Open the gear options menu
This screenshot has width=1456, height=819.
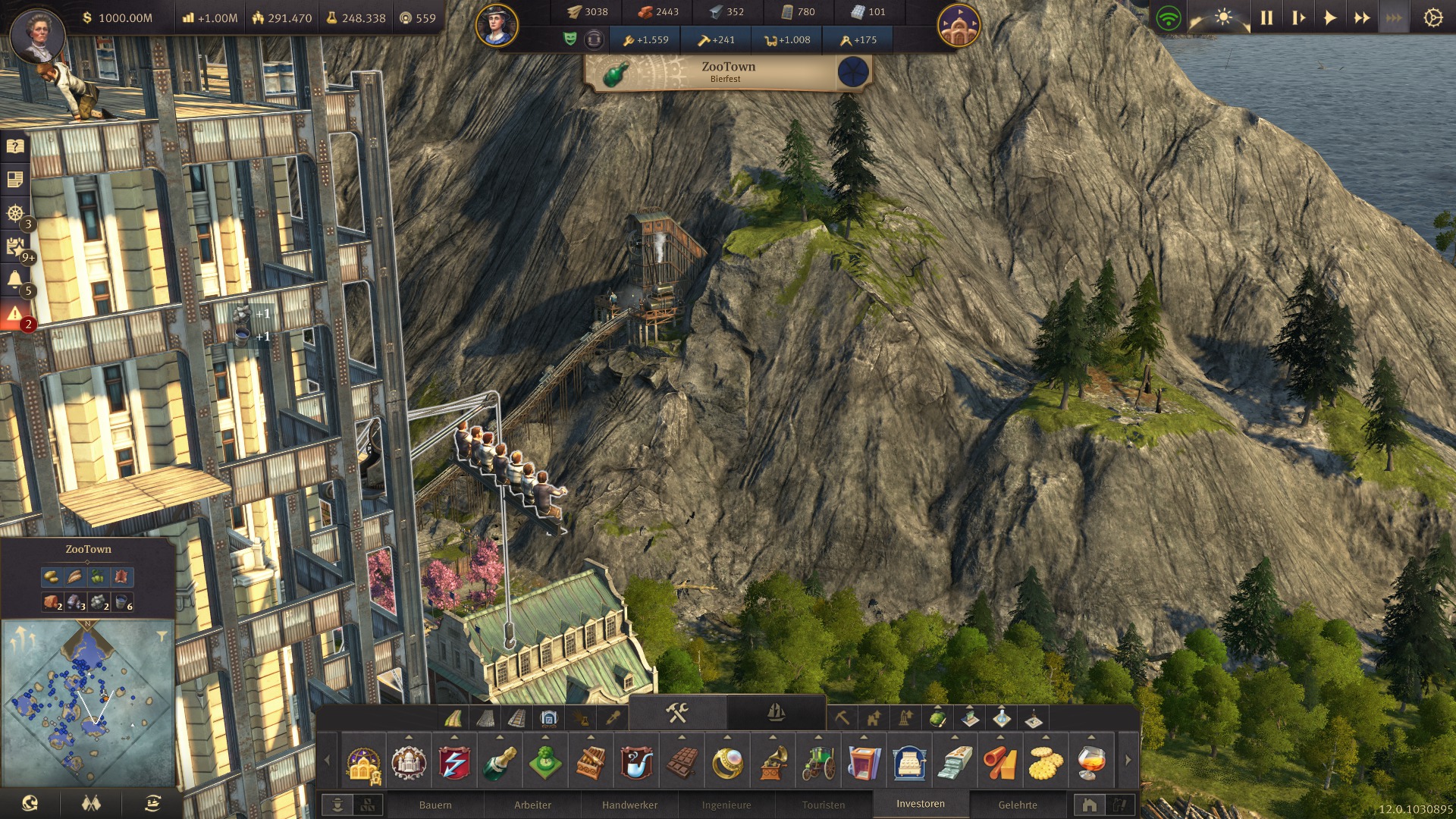click(x=1432, y=17)
